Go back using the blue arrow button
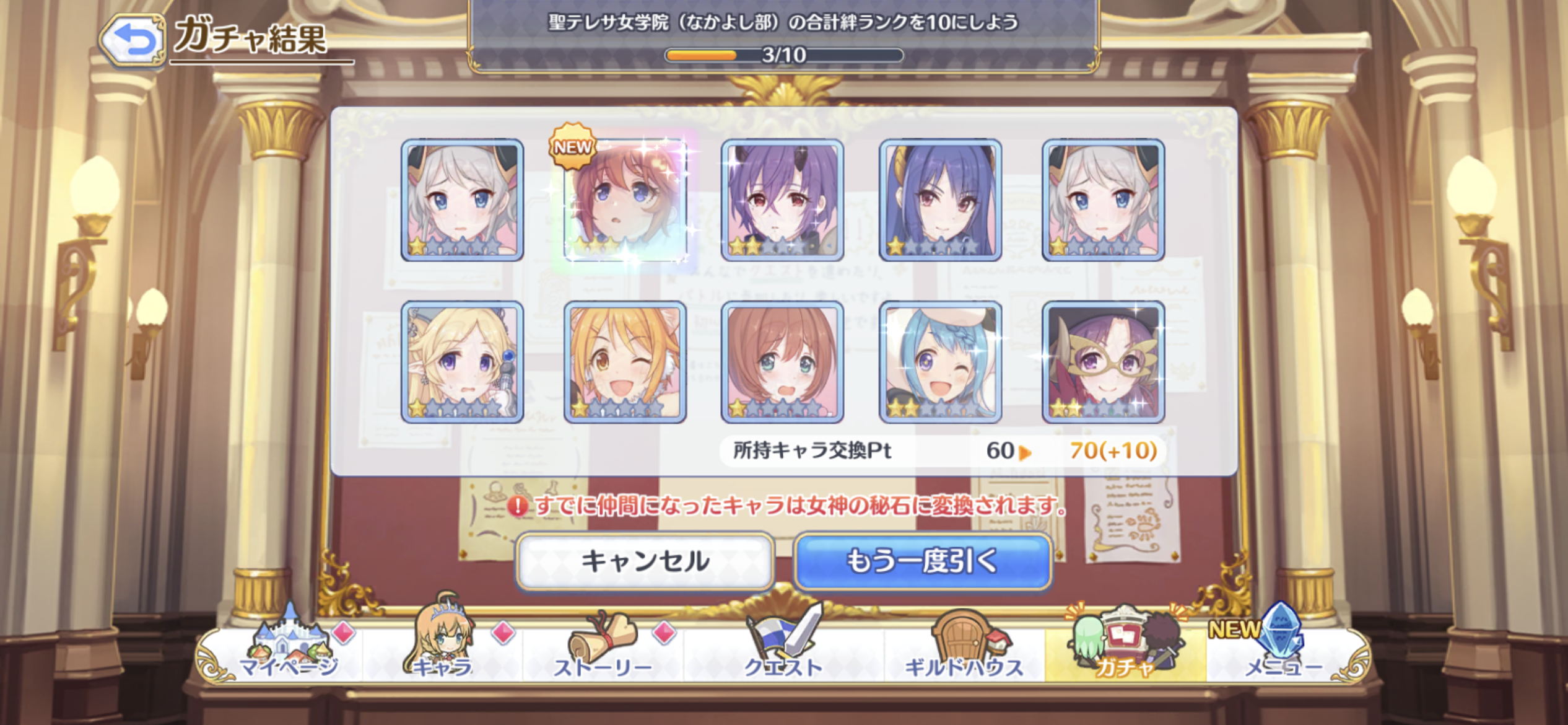Viewport: 1568px width, 725px height. click(x=132, y=40)
